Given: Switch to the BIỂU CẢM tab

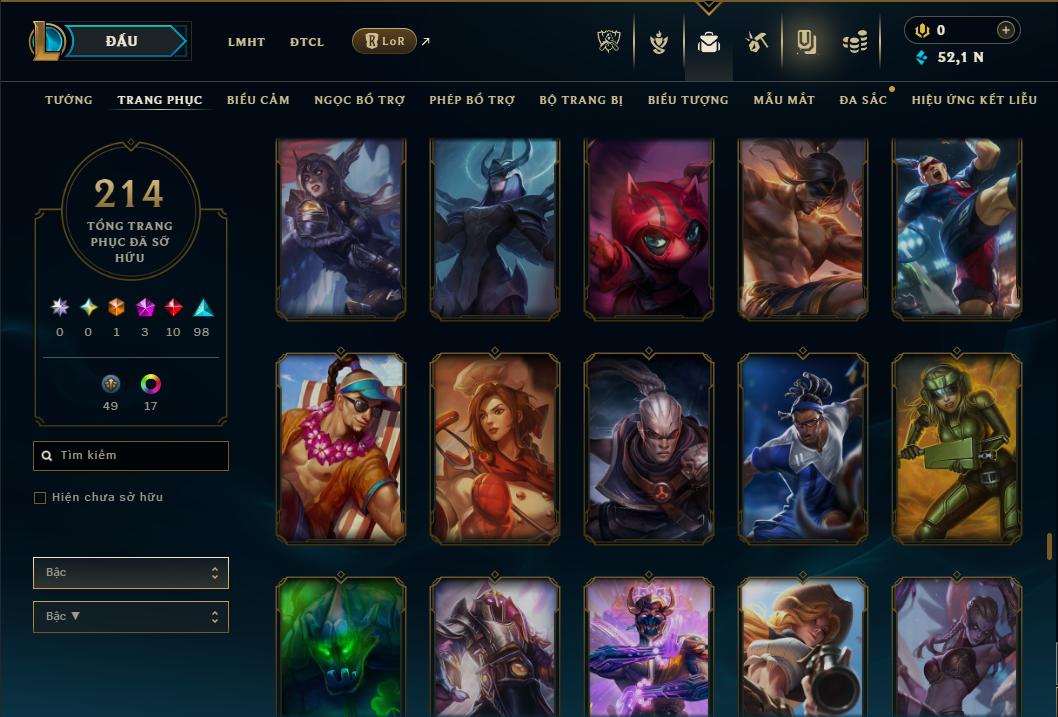Looking at the screenshot, I should 258,100.
